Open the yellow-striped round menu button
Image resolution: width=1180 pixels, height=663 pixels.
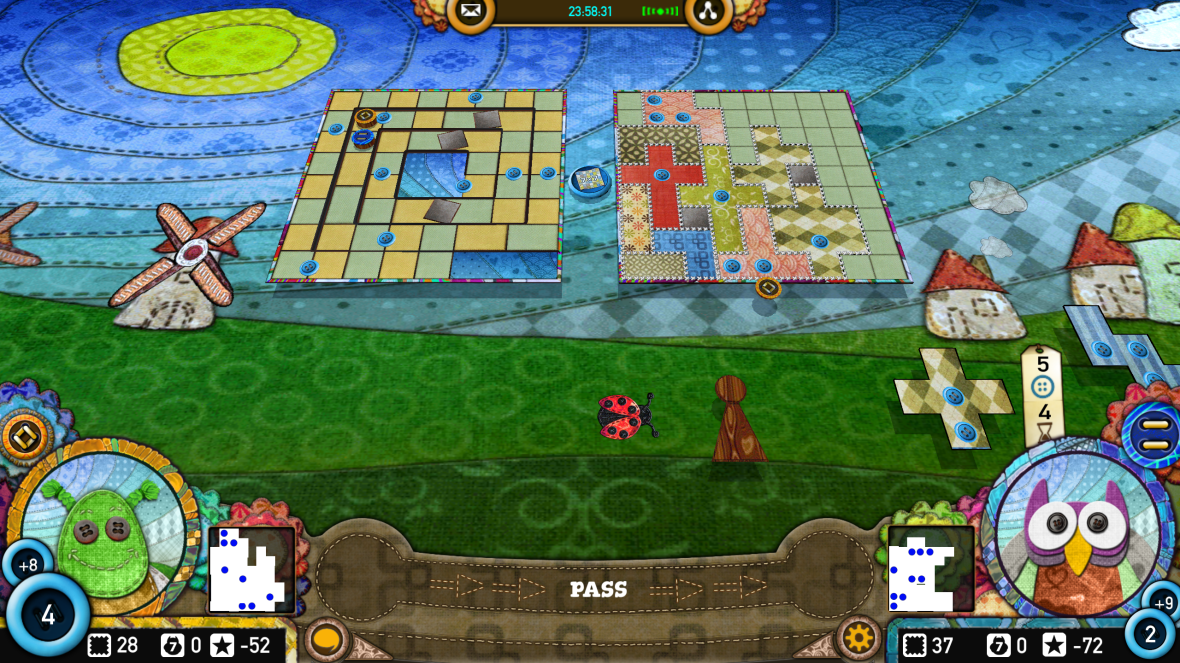tap(1154, 435)
